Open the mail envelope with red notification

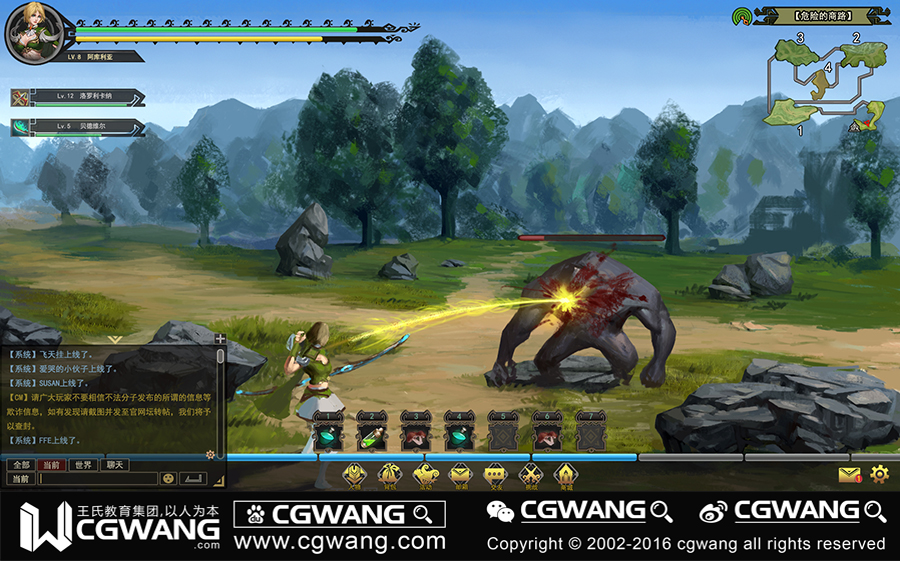tap(849, 475)
